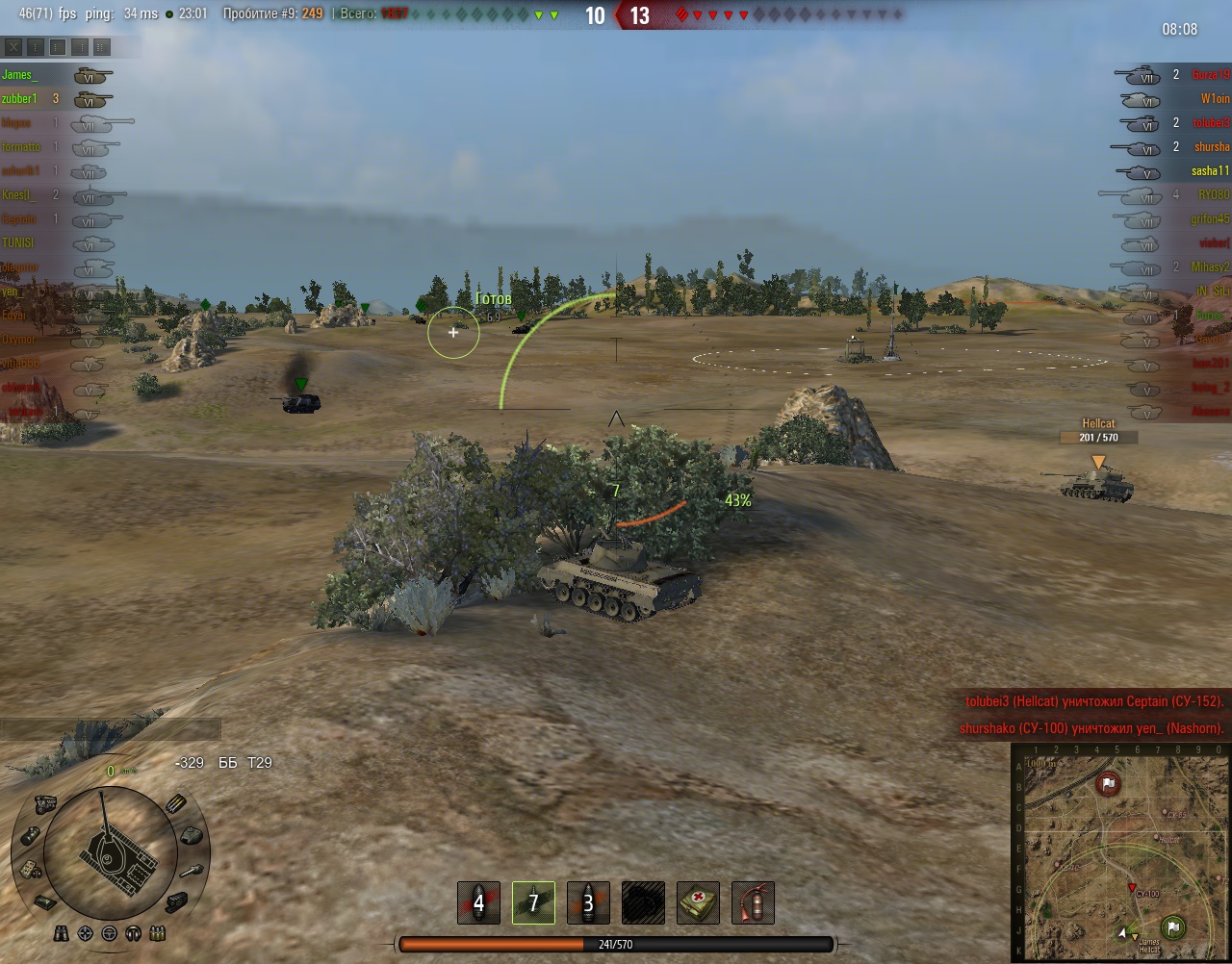The image size is (1232, 964).
Task: Select the first shell slot with 4 rounds
Action: tap(478, 902)
